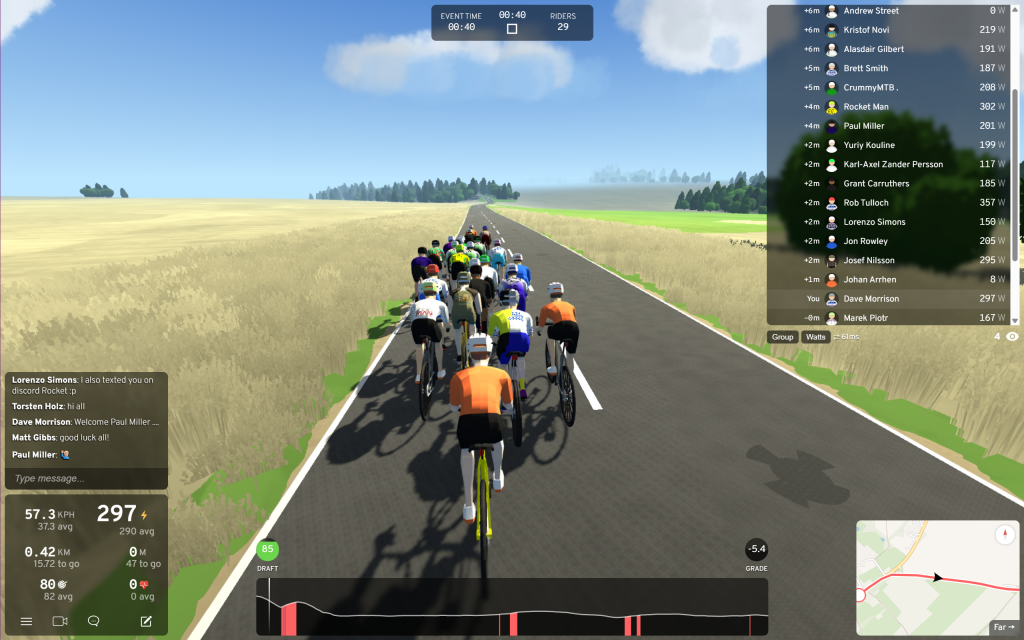Toggle the Watts display button

pos(816,337)
